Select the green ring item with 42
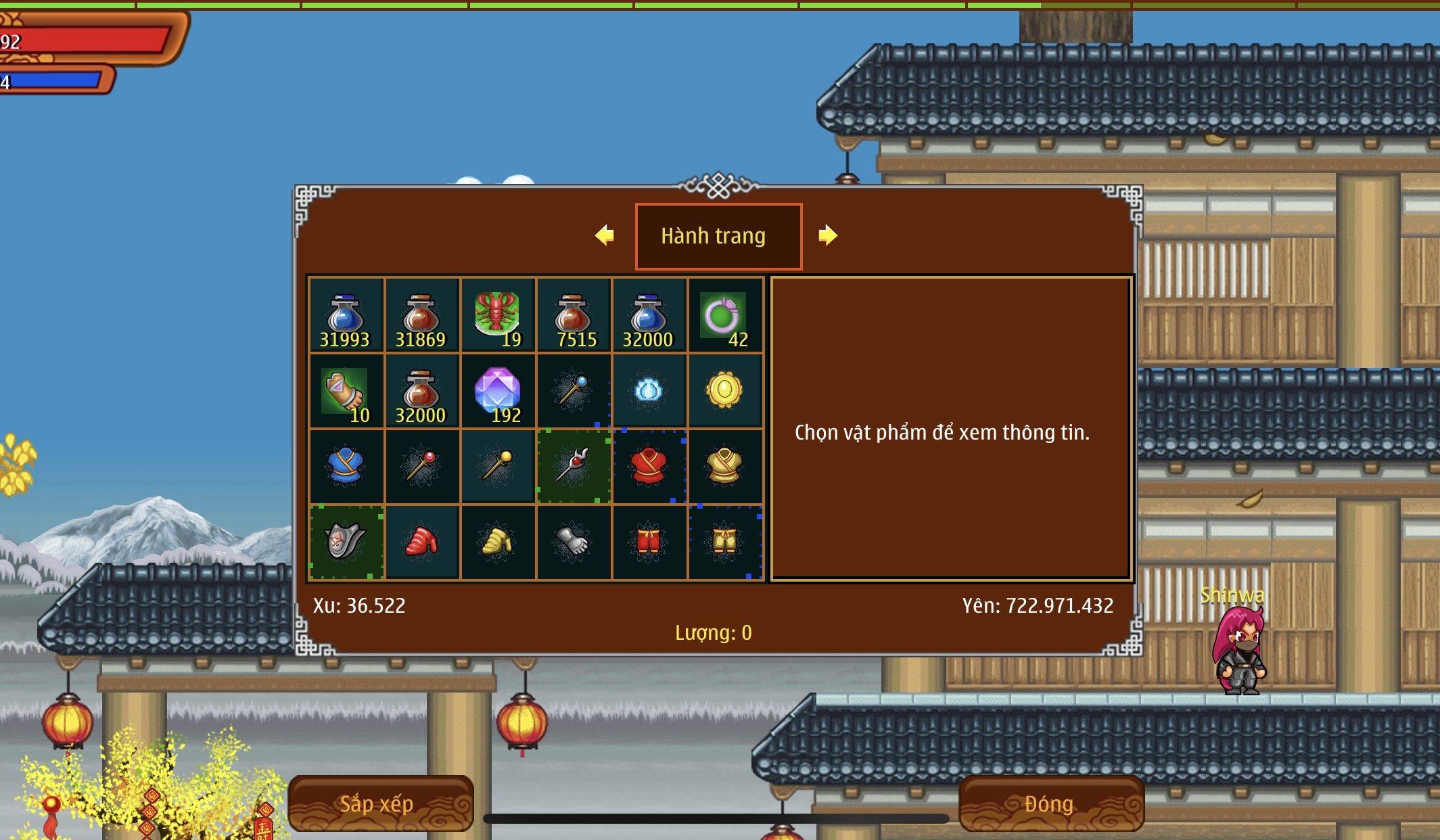 [724, 315]
